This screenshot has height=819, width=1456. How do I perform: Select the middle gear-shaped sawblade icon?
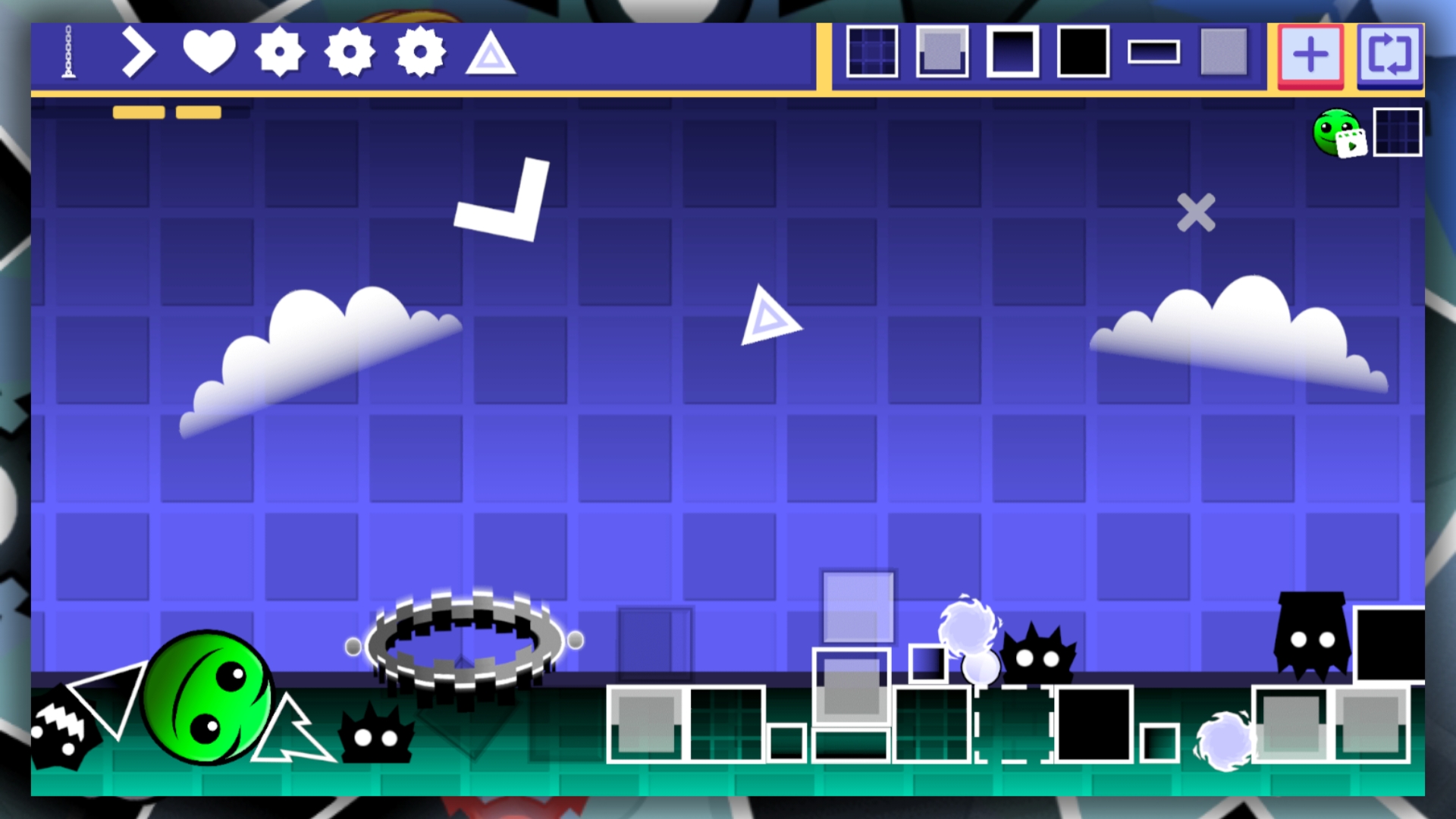coord(350,53)
